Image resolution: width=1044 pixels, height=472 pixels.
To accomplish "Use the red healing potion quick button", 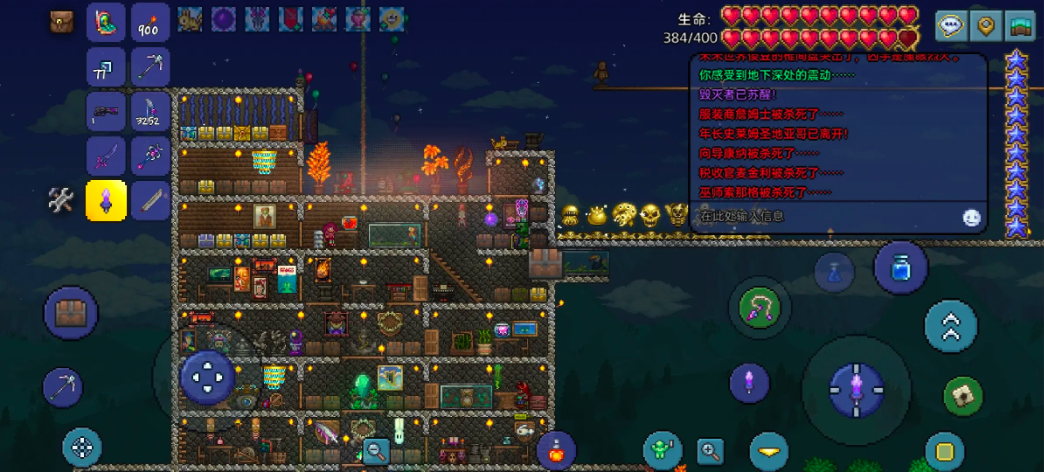I will 556,451.
